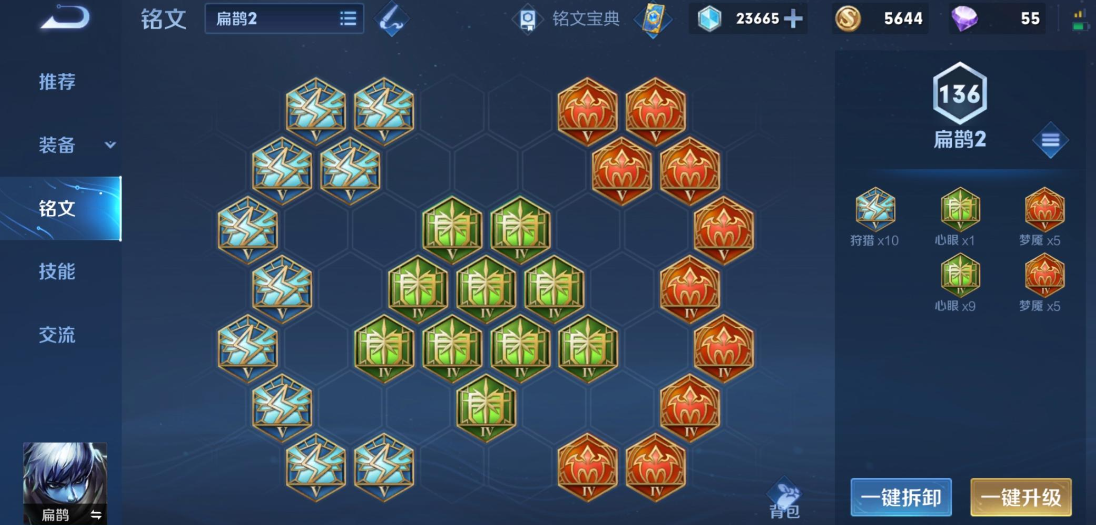Switch to the 推荐 tab
This screenshot has height=525, width=1096.
click(x=57, y=82)
